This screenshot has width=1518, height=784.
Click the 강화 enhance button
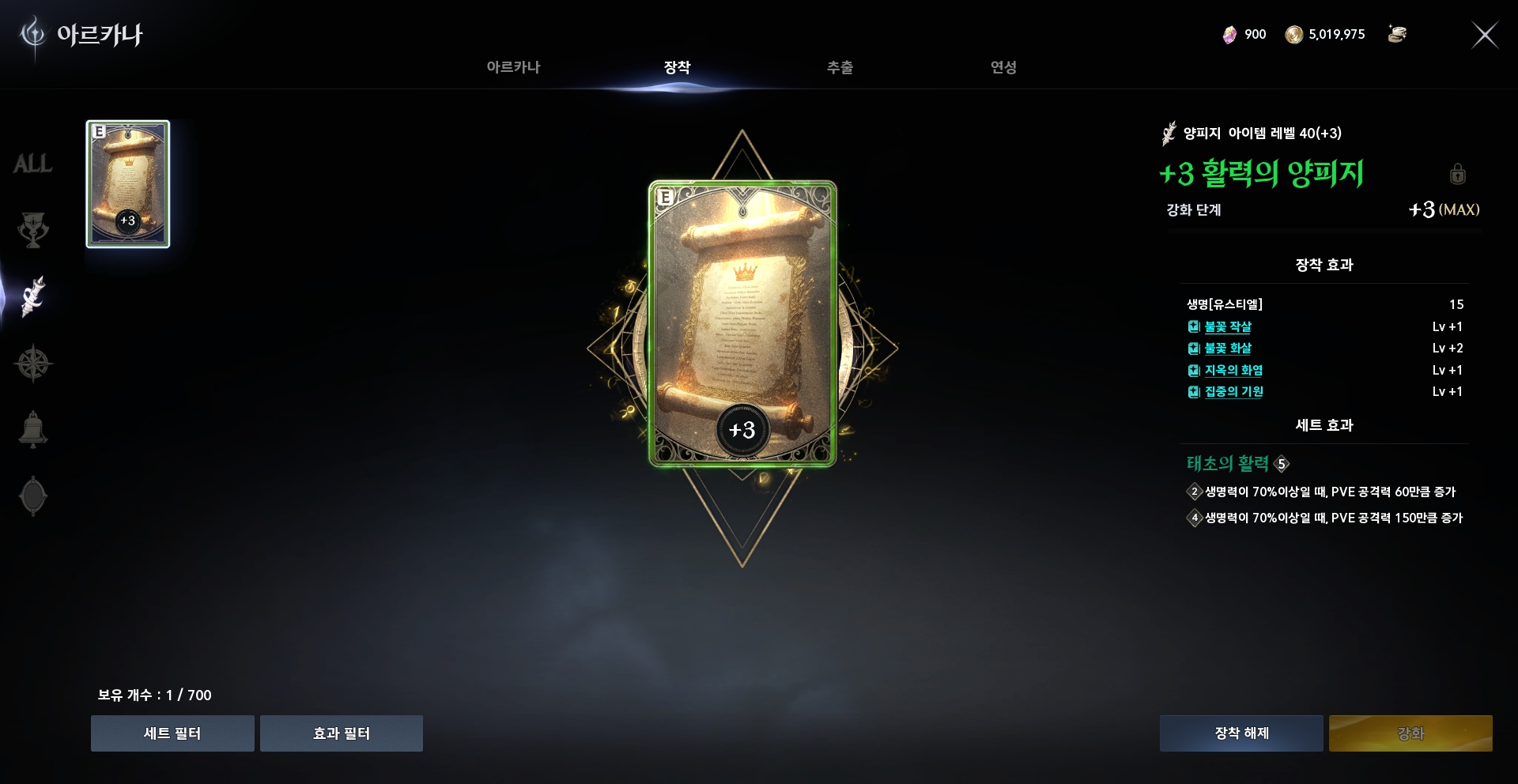1410,733
